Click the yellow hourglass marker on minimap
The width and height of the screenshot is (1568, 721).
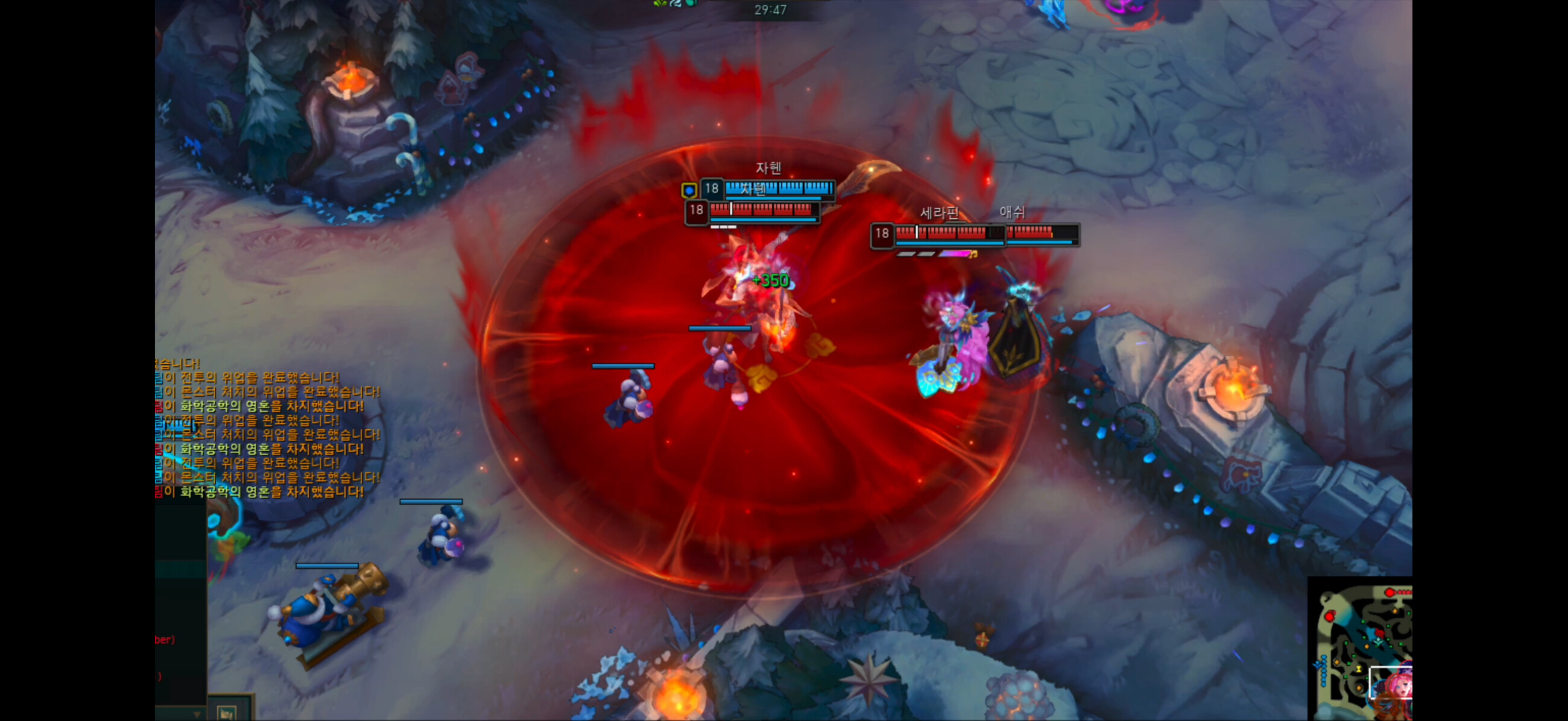1358,669
